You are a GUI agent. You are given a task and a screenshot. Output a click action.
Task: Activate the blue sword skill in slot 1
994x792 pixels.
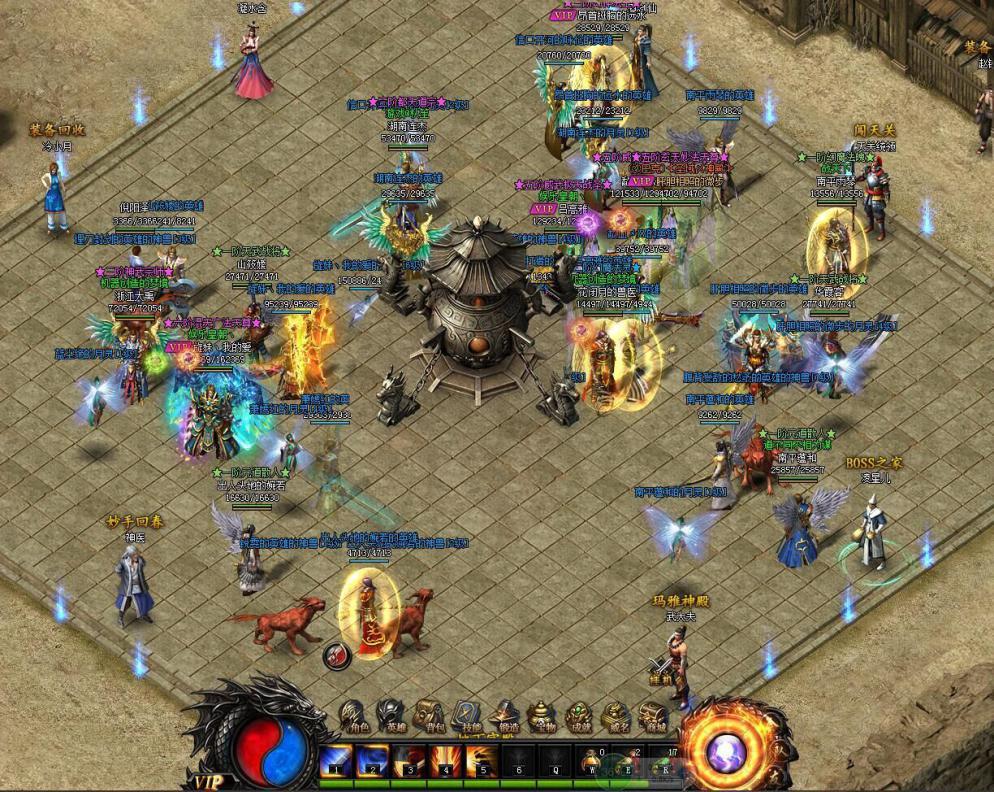click(334, 761)
